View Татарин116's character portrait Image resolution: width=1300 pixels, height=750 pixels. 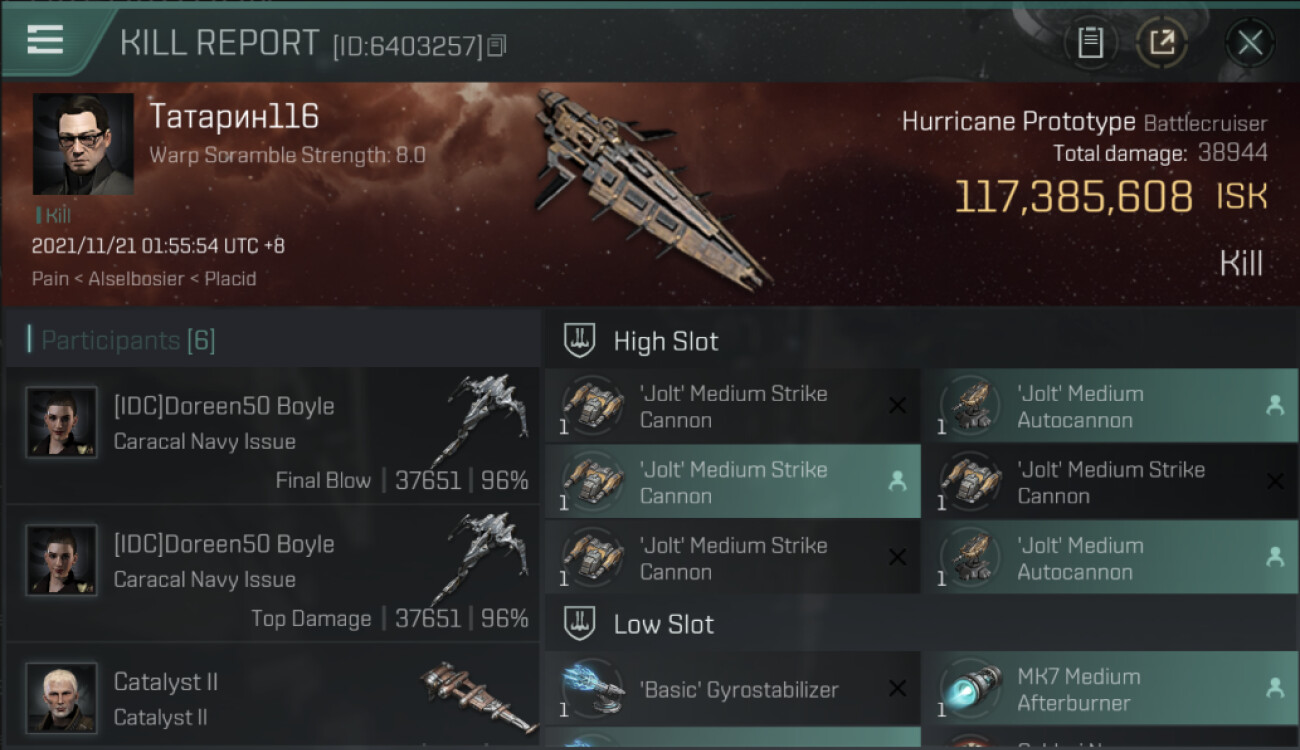tap(83, 144)
